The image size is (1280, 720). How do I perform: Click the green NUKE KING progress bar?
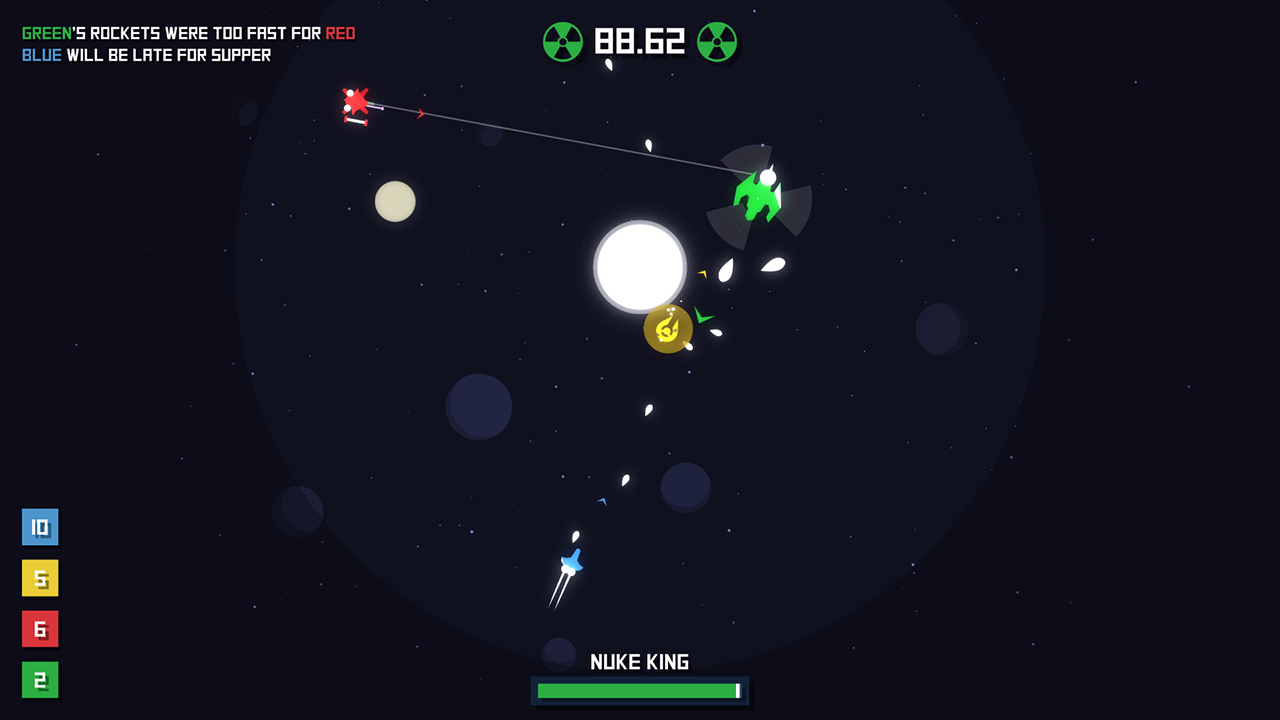coord(639,691)
